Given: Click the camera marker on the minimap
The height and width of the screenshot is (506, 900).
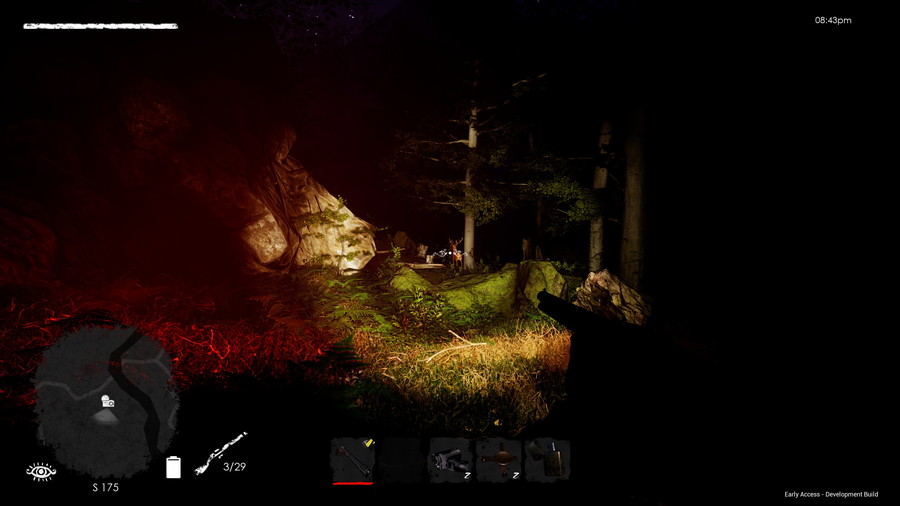Looking at the screenshot, I should (107, 402).
